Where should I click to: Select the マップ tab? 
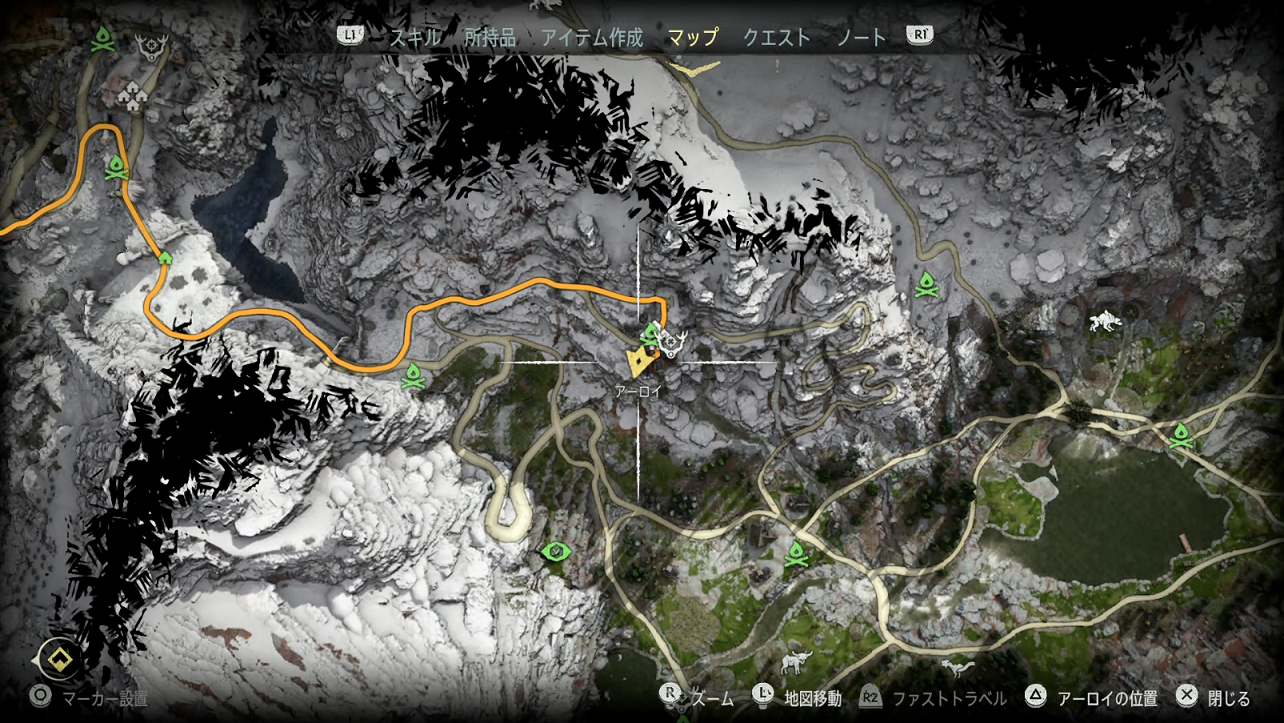click(x=692, y=38)
